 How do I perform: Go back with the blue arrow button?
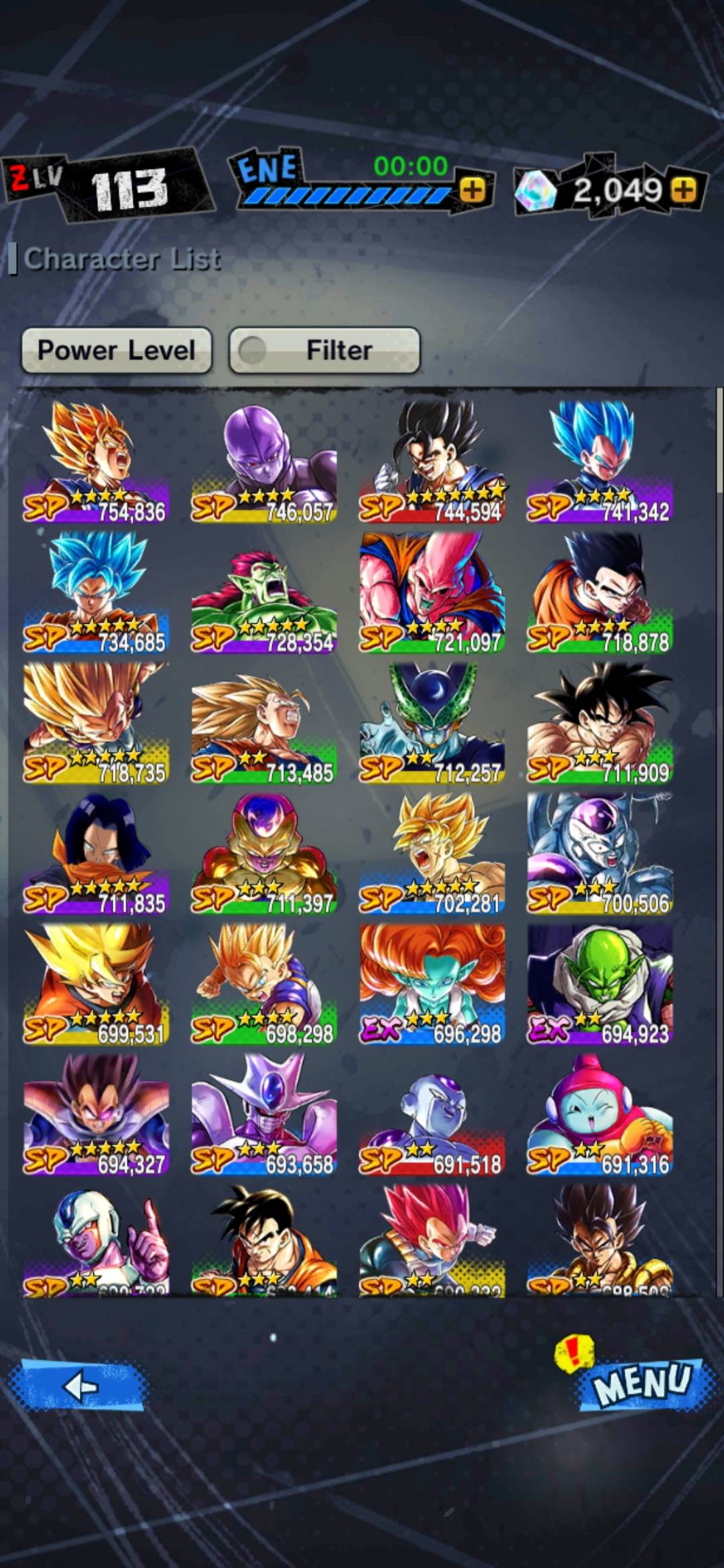(x=79, y=1386)
